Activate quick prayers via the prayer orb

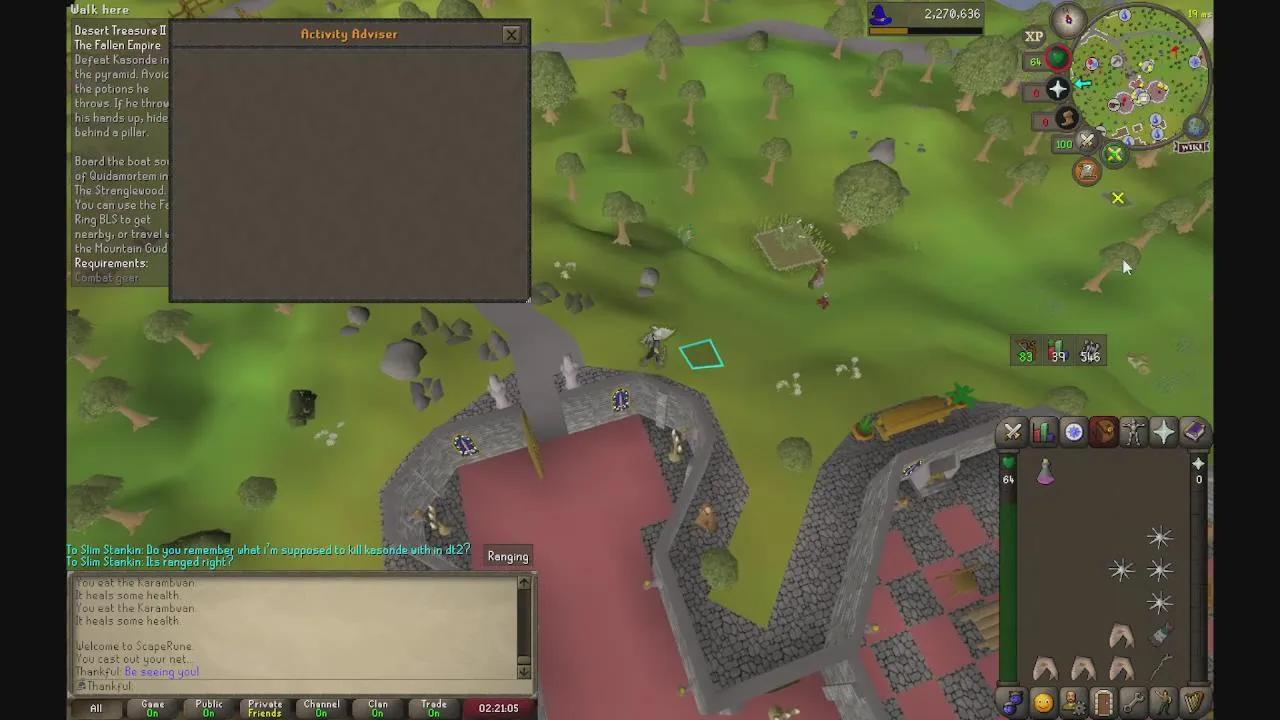click(x=1057, y=90)
